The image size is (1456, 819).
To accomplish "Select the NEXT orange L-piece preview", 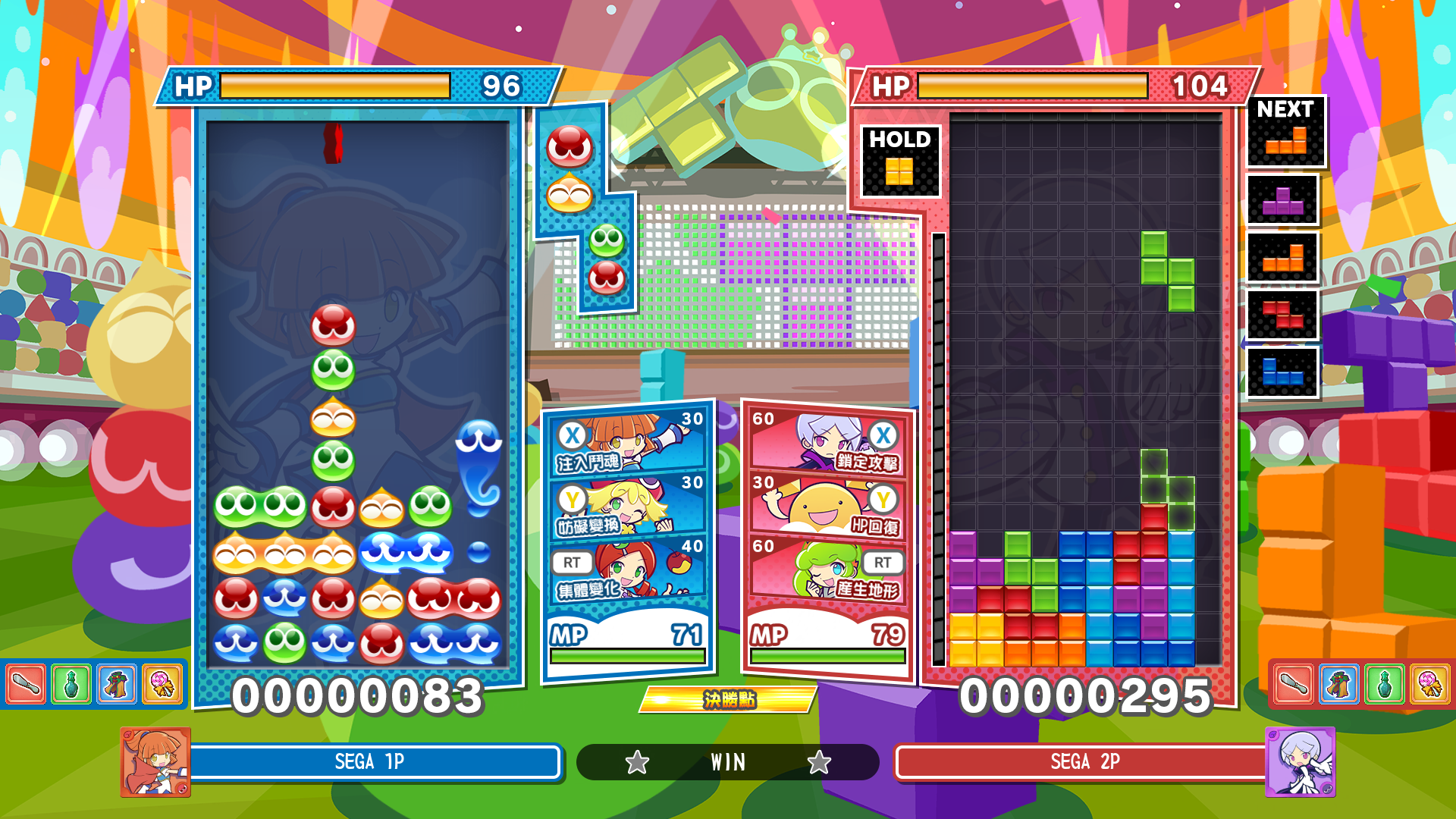I will click(1286, 133).
